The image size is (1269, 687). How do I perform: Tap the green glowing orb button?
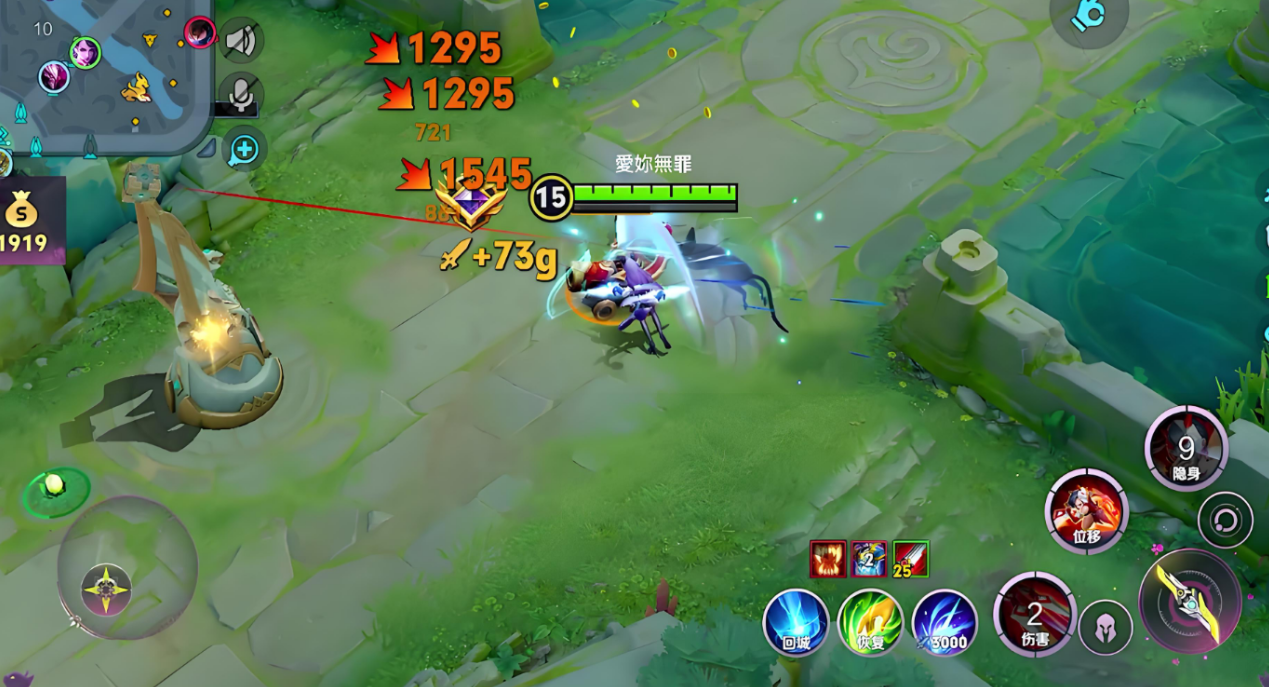click(x=55, y=486)
